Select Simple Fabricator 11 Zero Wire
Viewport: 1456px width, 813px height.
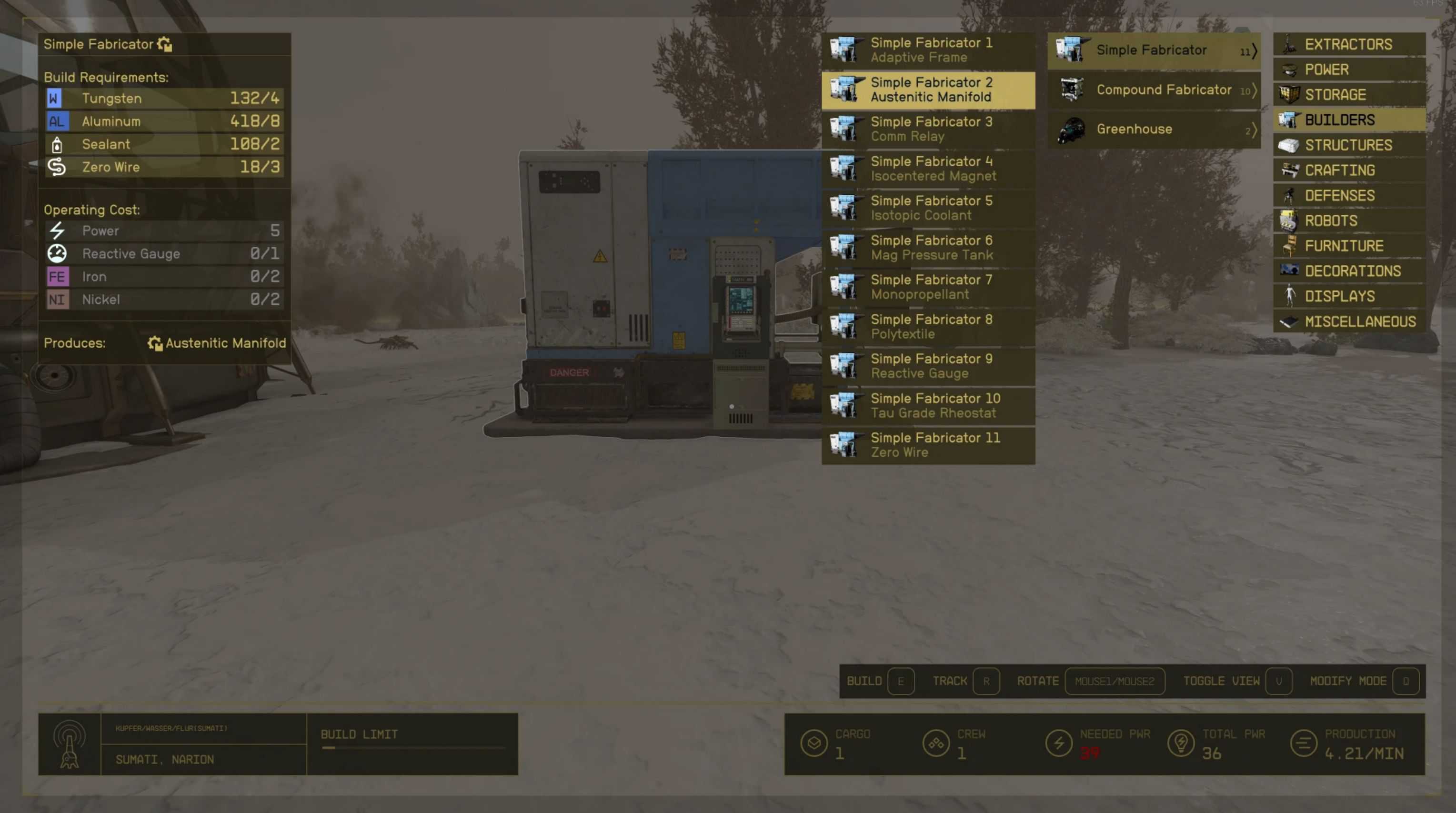(928, 445)
